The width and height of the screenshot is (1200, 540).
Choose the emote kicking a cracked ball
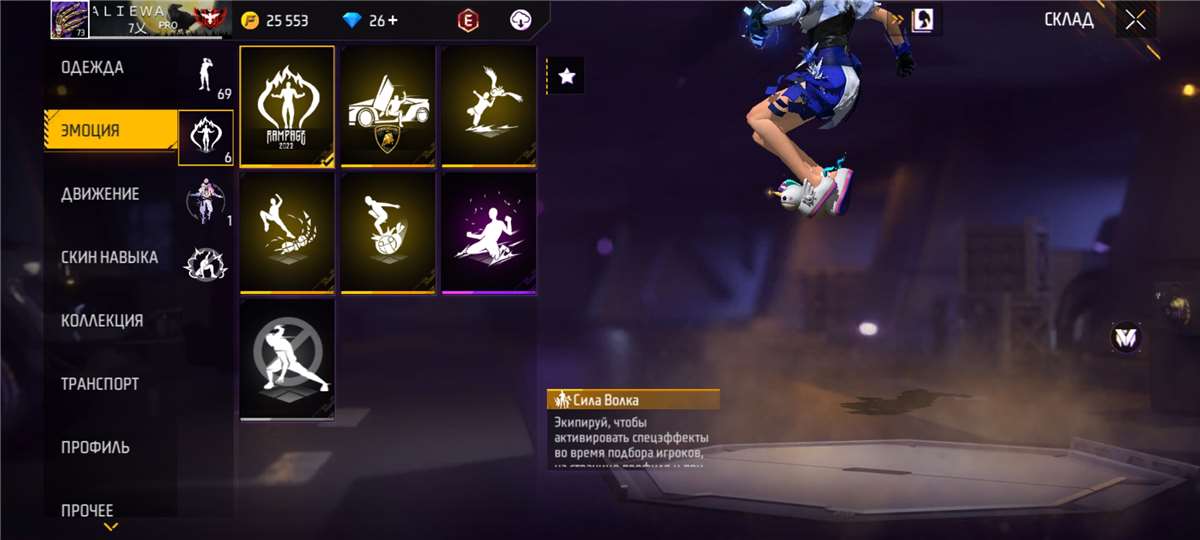click(287, 233)
